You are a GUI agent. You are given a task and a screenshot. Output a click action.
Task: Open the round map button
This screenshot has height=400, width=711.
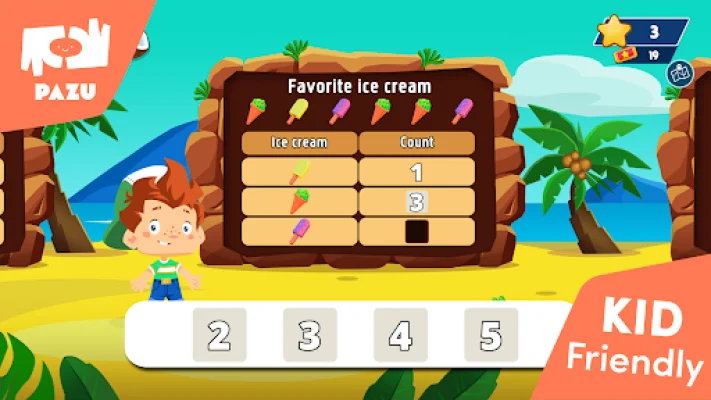pos(680,73)
